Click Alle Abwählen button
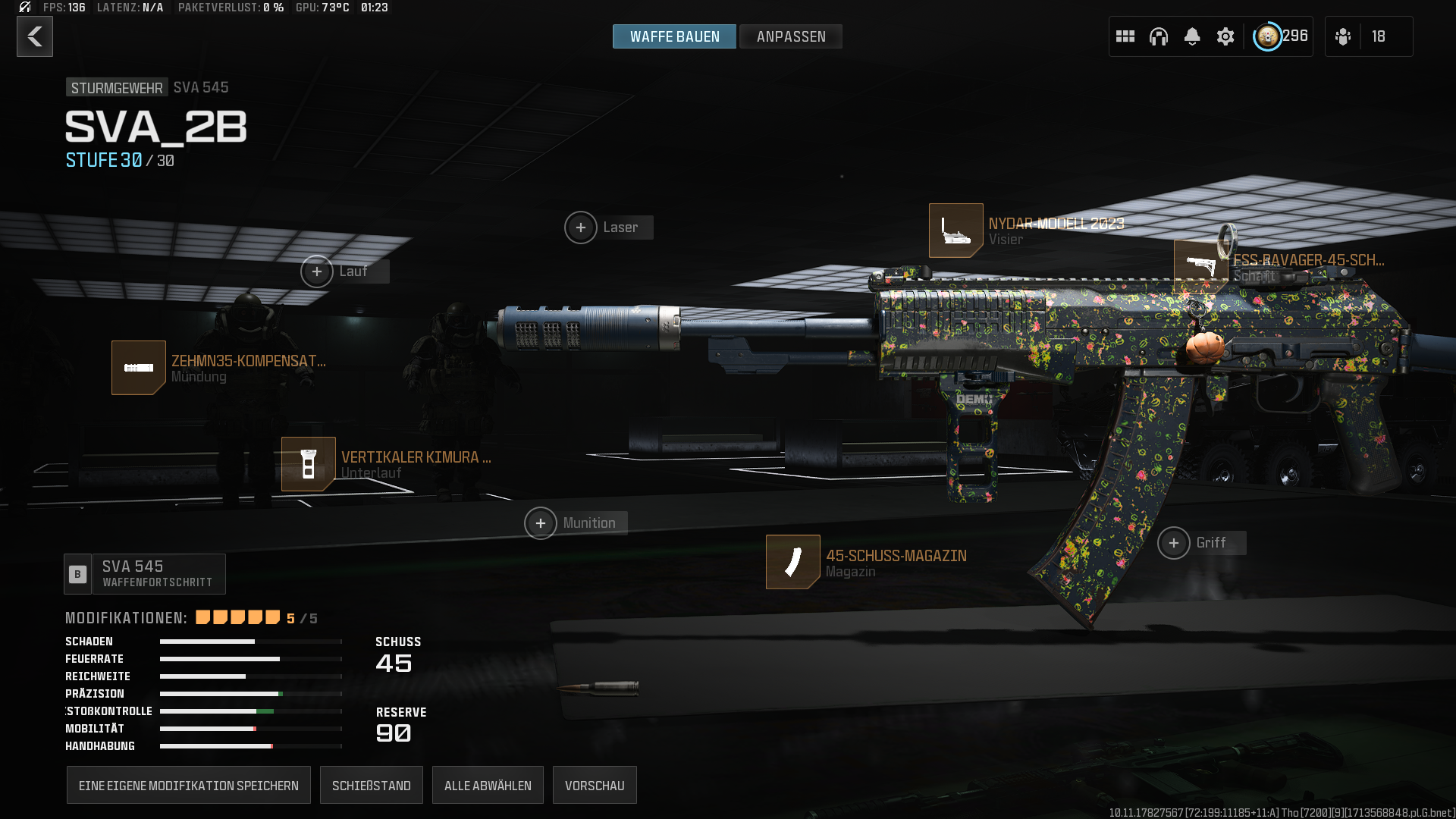 488,786
